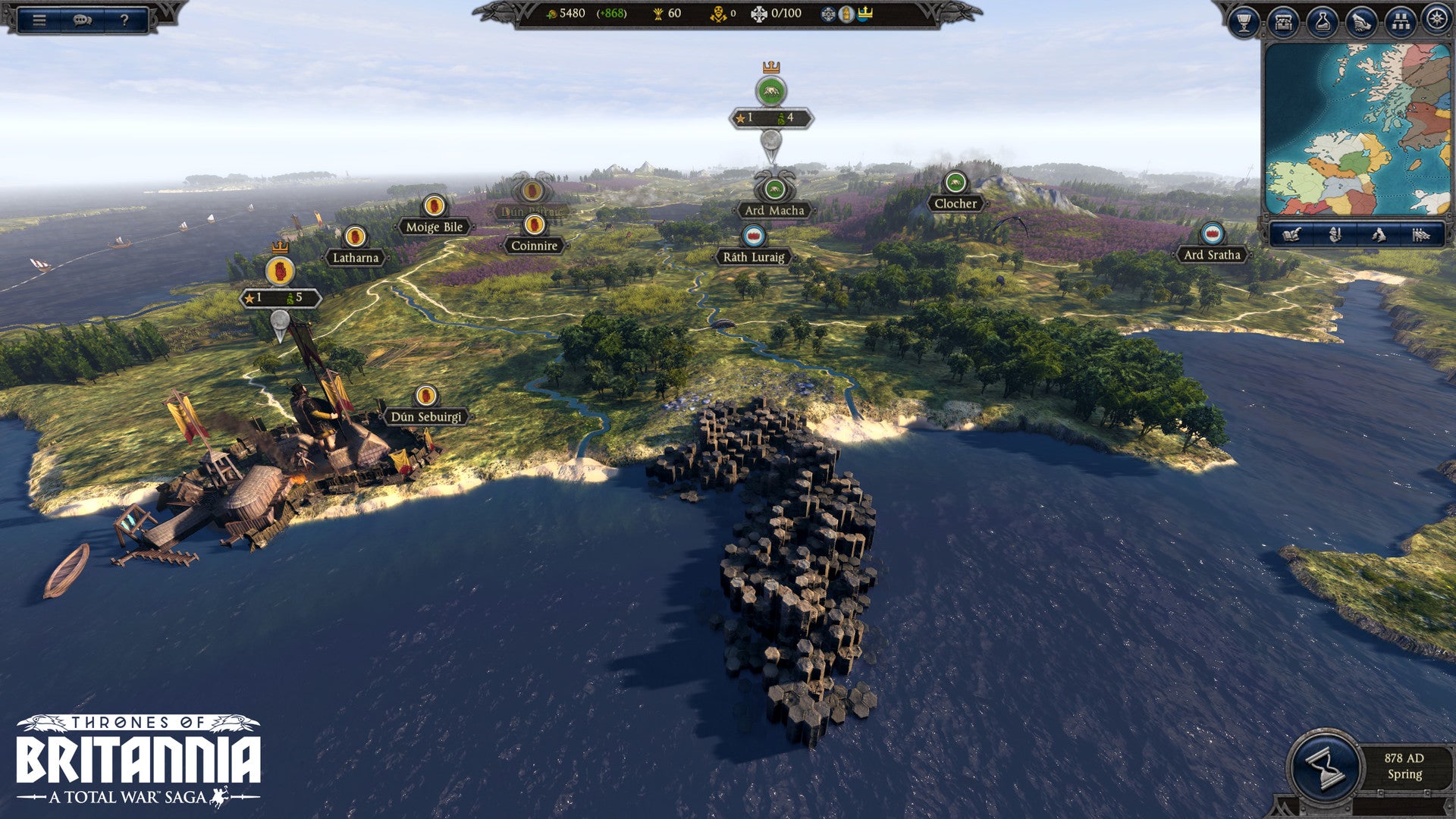Image resolution: width=1456 pixels, height=819 pixels.
Task: Open the records book icon below minimap
Action: pyautogui.click(x=1293, y=235)
